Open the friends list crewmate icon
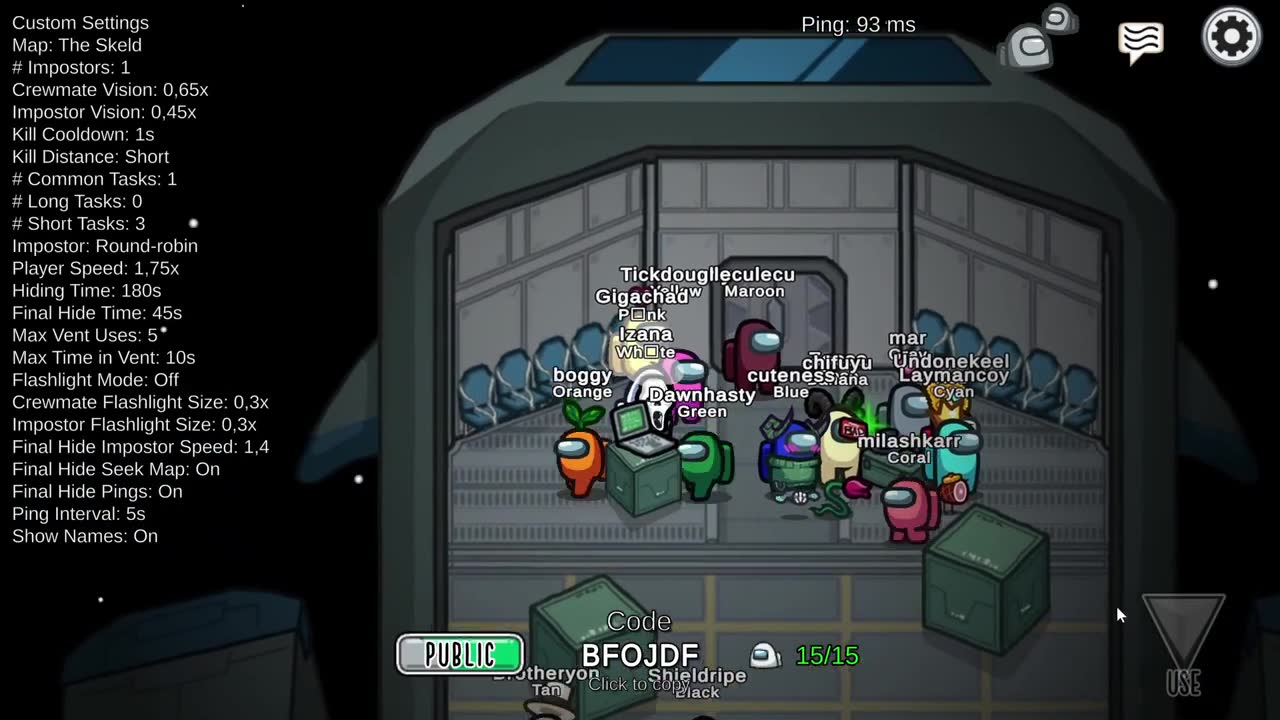1280x720 pixels. pyautogui.click(x=1037, y=38)
